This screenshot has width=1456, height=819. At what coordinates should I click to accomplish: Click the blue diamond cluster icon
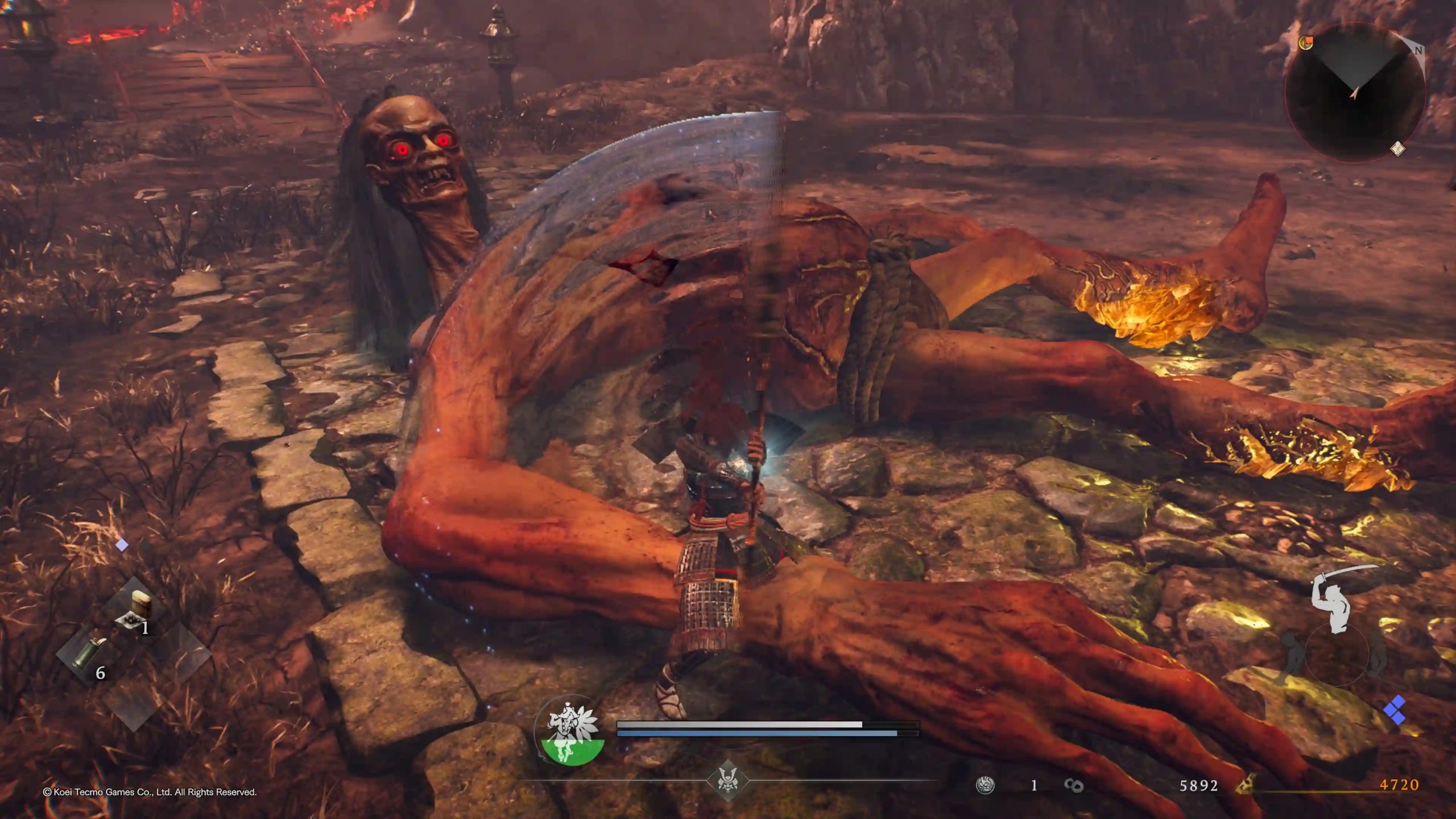tap(1395, 710)
